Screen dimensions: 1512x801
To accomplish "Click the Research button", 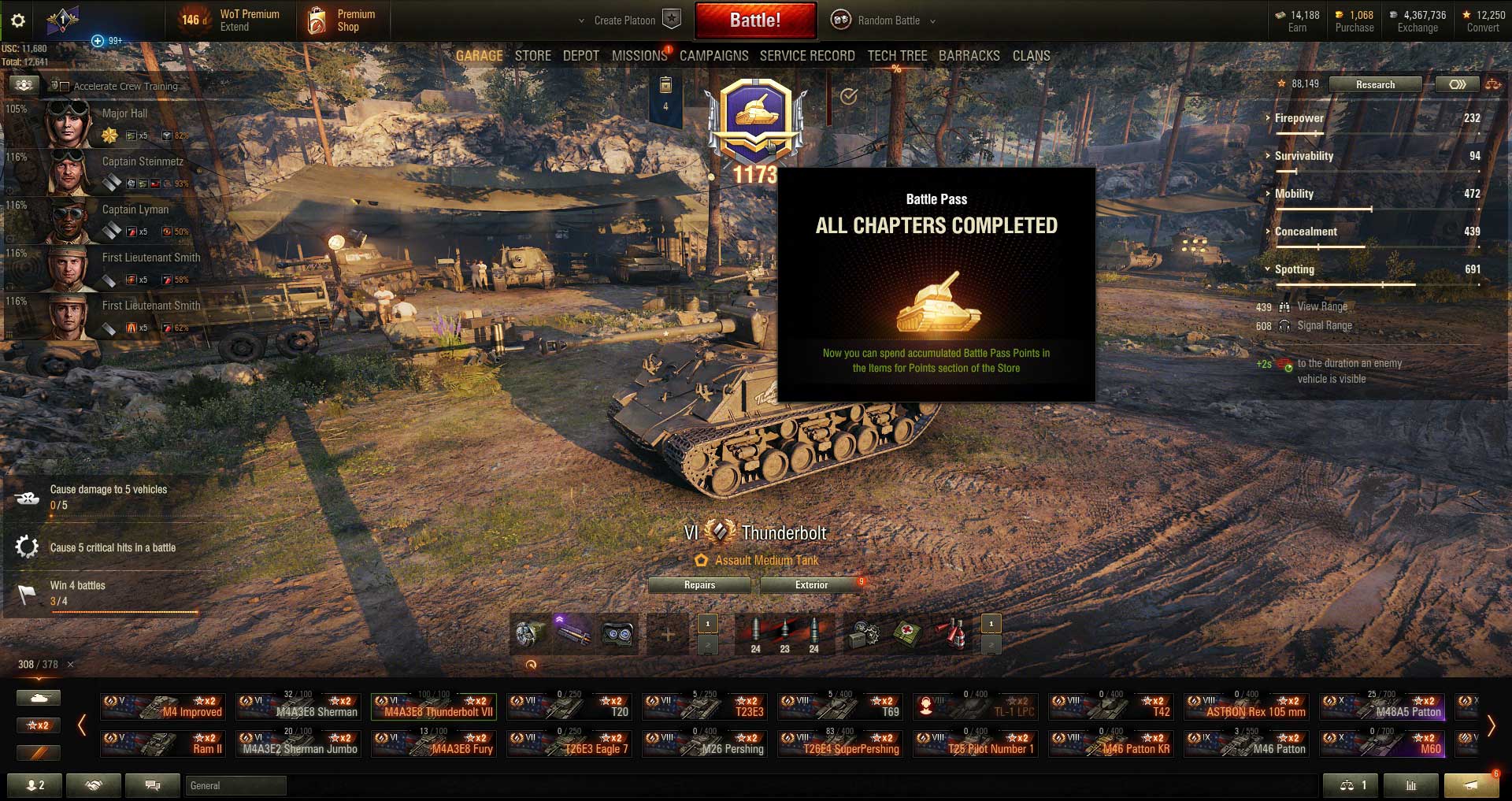I will (x=1375, y=84).
